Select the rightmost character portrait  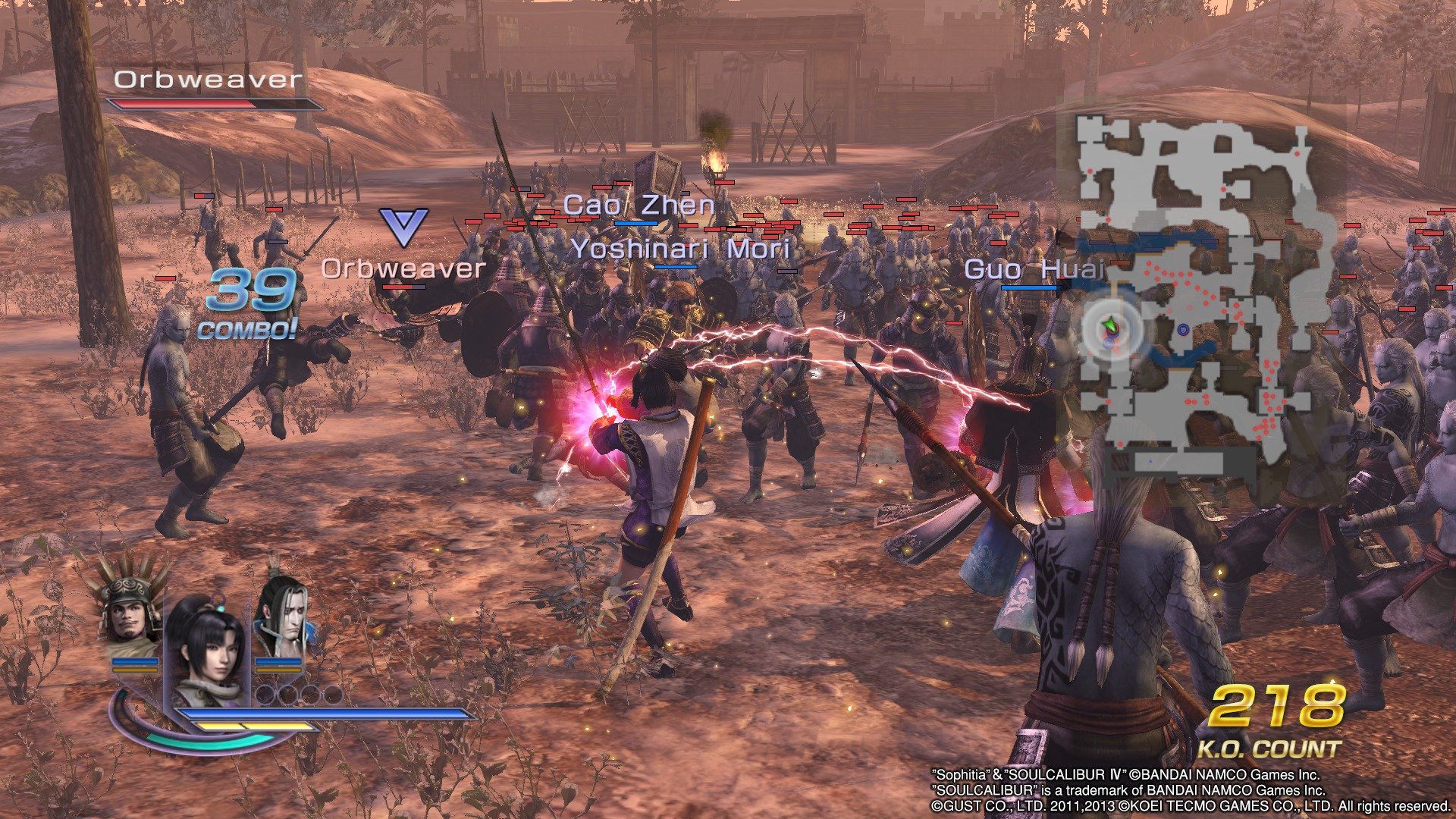click(x=286, y=616)
